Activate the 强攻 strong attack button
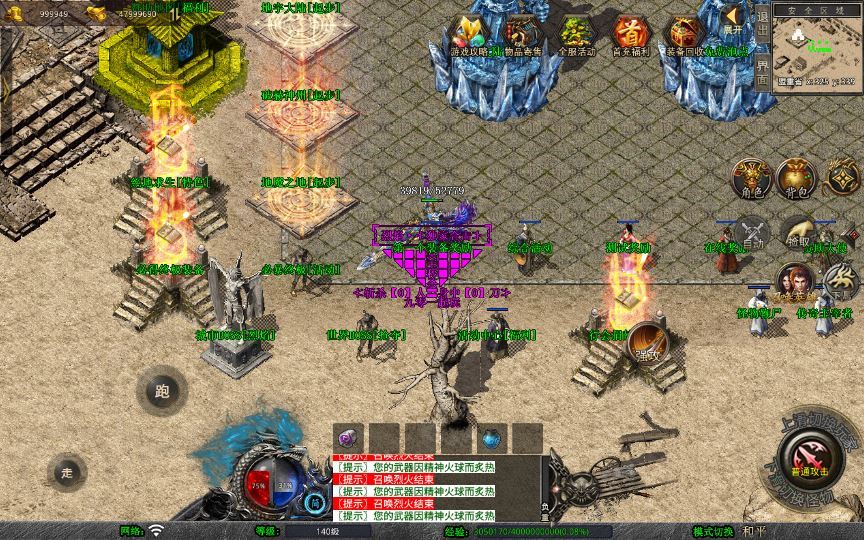The width and height of the screenshot is (864, 540). click(x=645, y=342)
